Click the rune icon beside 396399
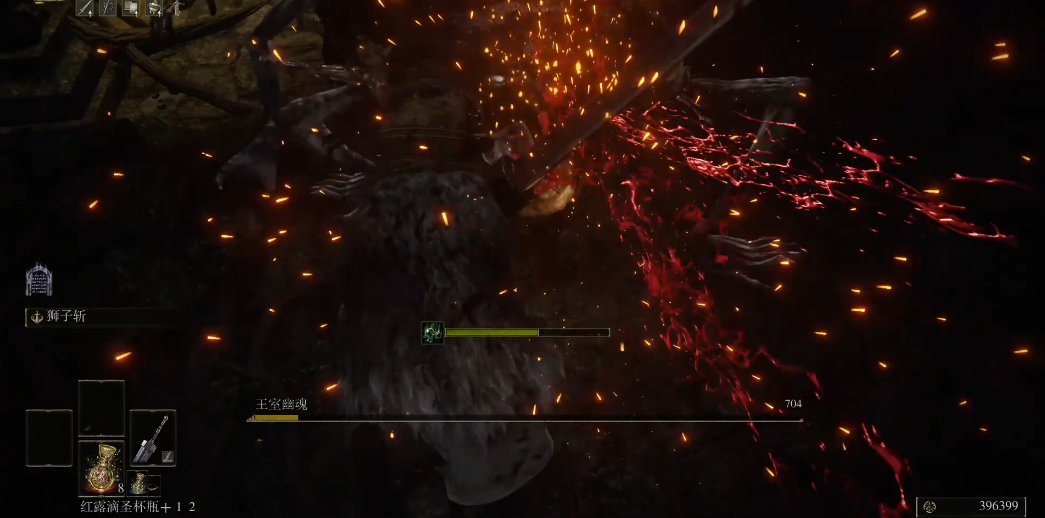The image size is (1045, 518). tap(930, 507)
